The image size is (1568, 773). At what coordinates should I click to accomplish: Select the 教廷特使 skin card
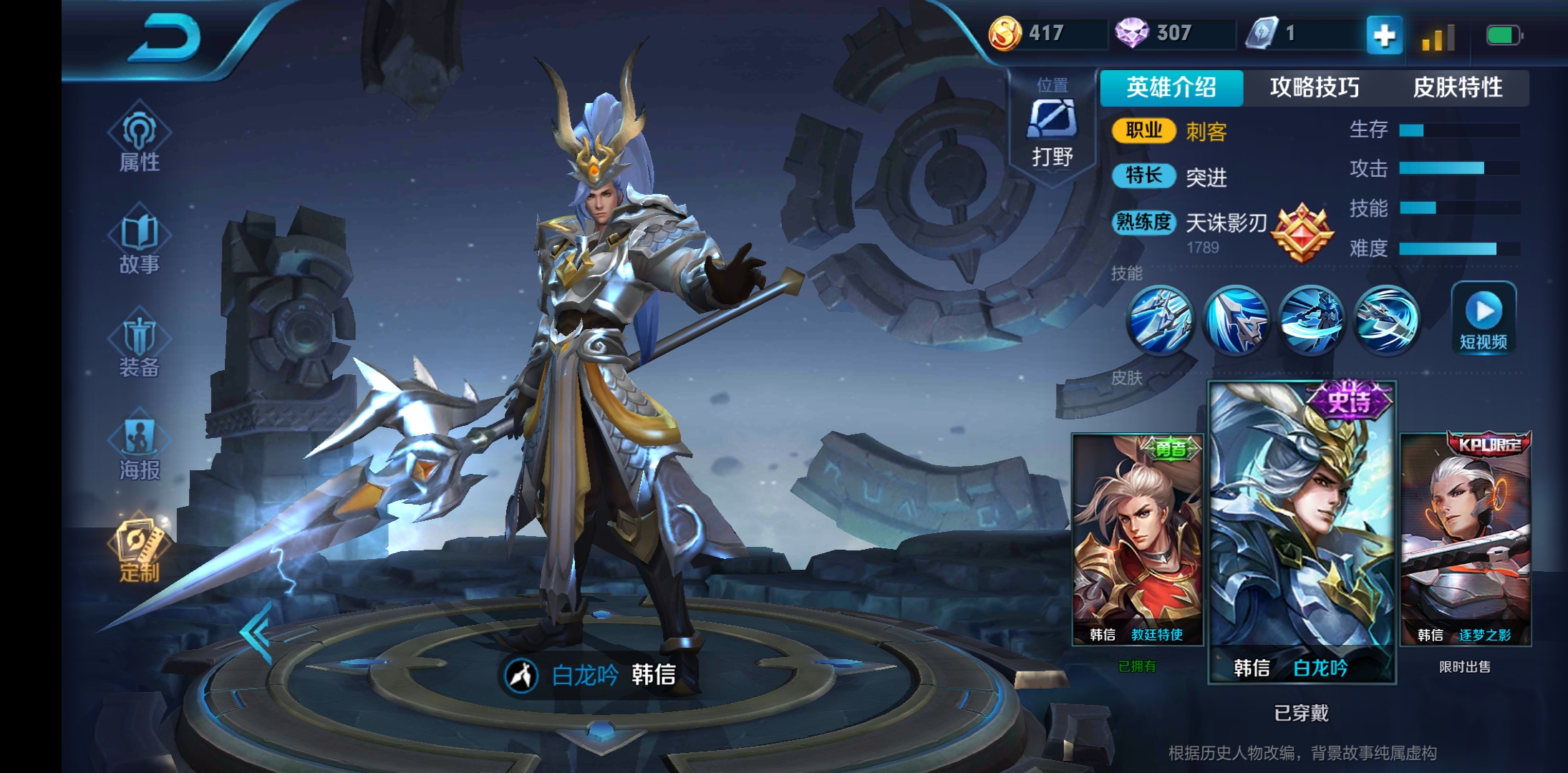[x=1136, y=540]
